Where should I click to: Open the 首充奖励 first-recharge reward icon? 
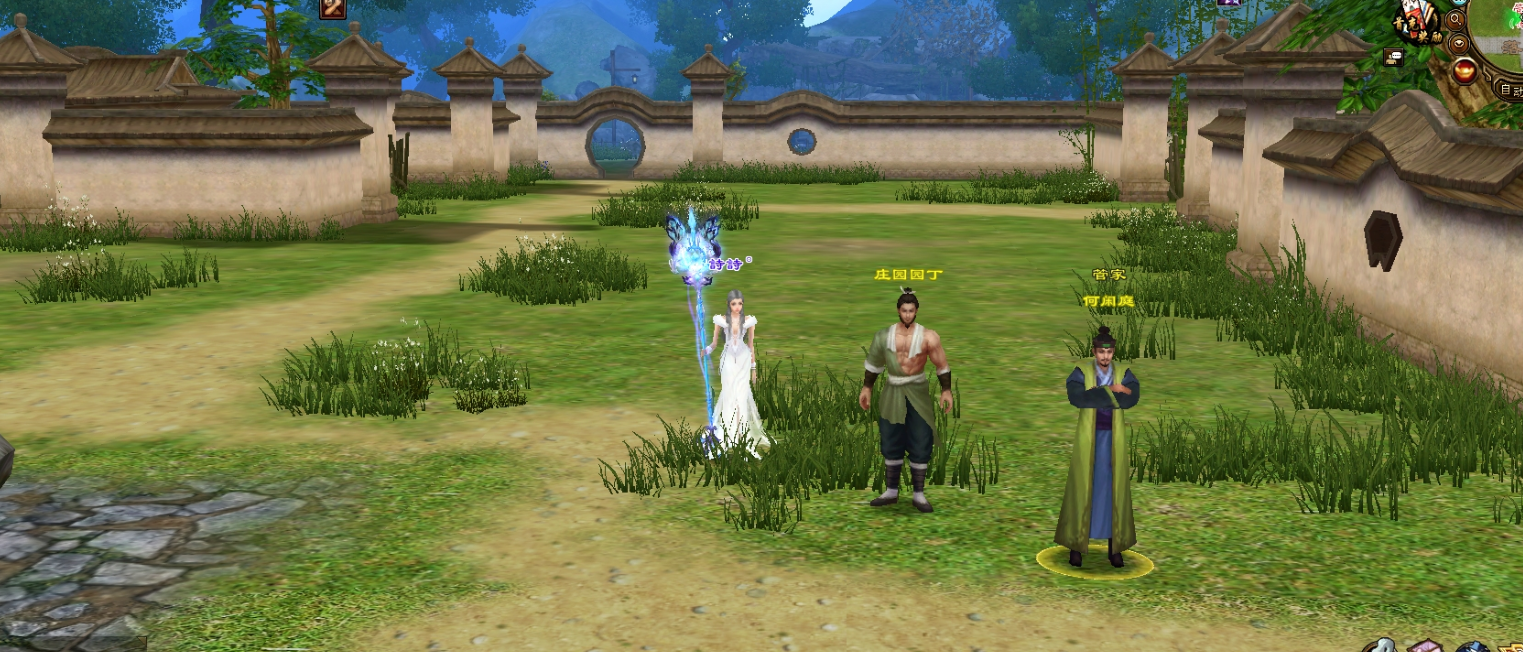[1419, 23]
